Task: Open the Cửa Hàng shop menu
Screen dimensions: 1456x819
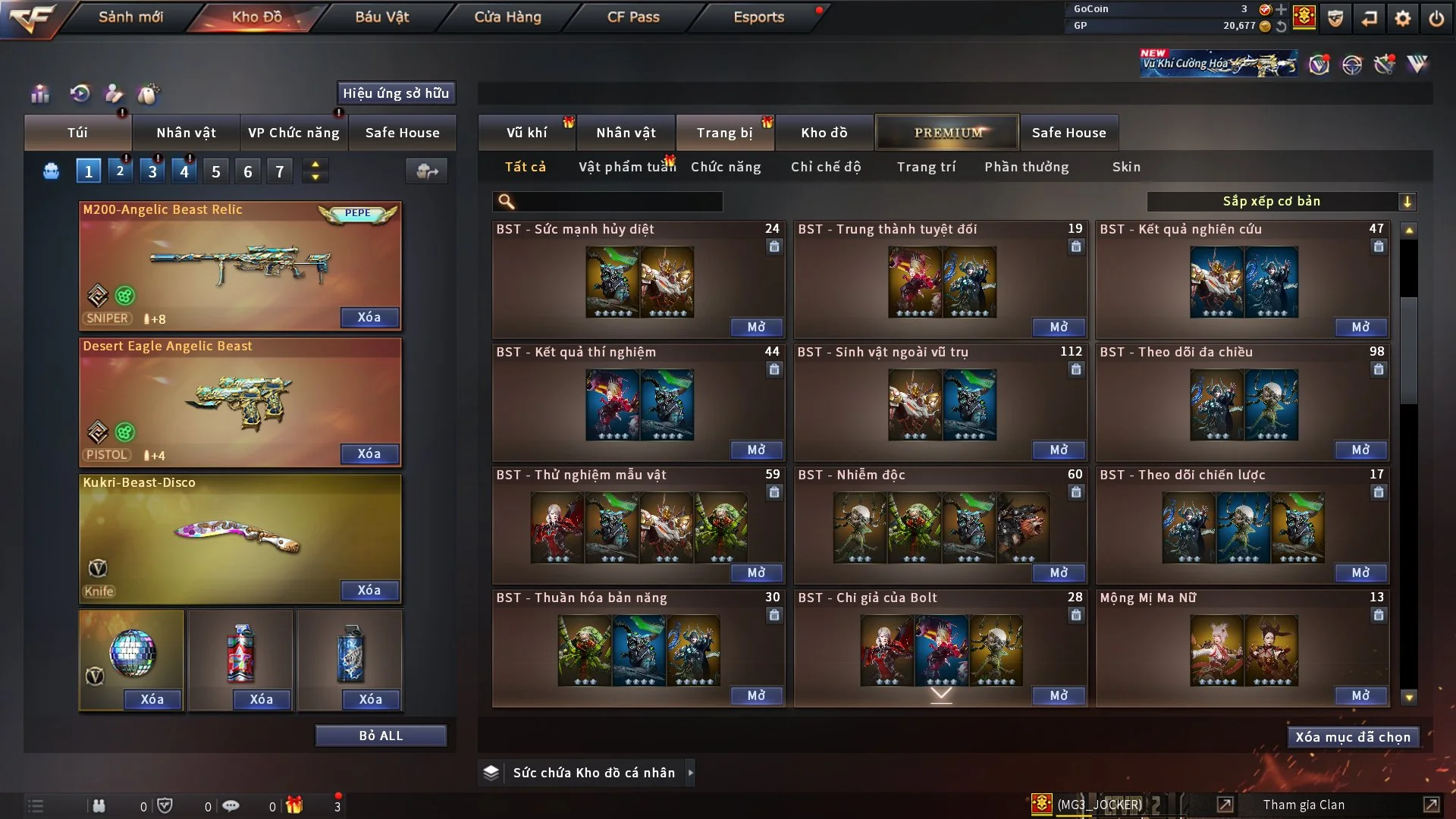Action: 507,17
